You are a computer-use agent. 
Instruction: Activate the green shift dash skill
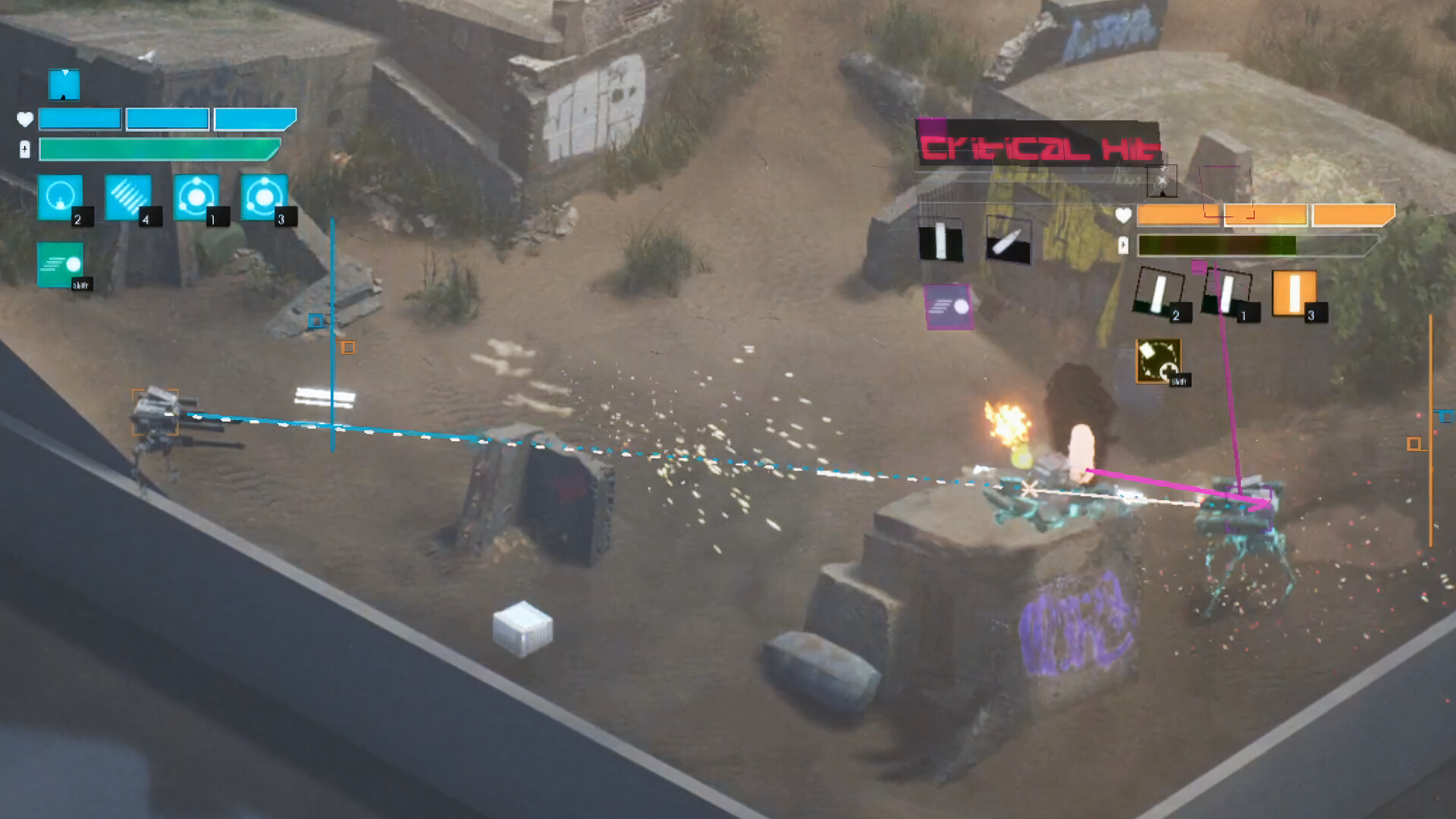[x=61, y=265]
